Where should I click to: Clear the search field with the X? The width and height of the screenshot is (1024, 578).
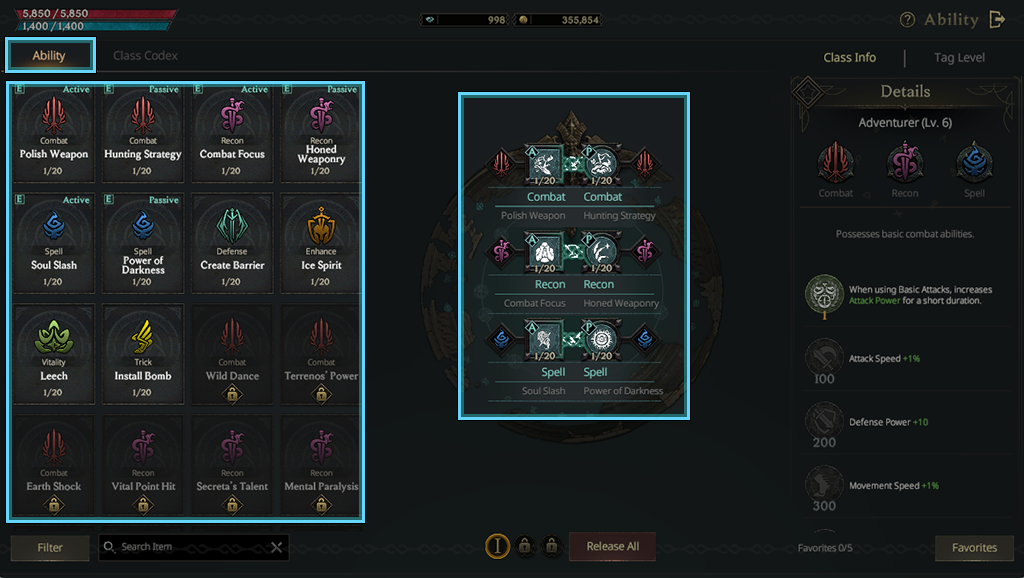277,547
